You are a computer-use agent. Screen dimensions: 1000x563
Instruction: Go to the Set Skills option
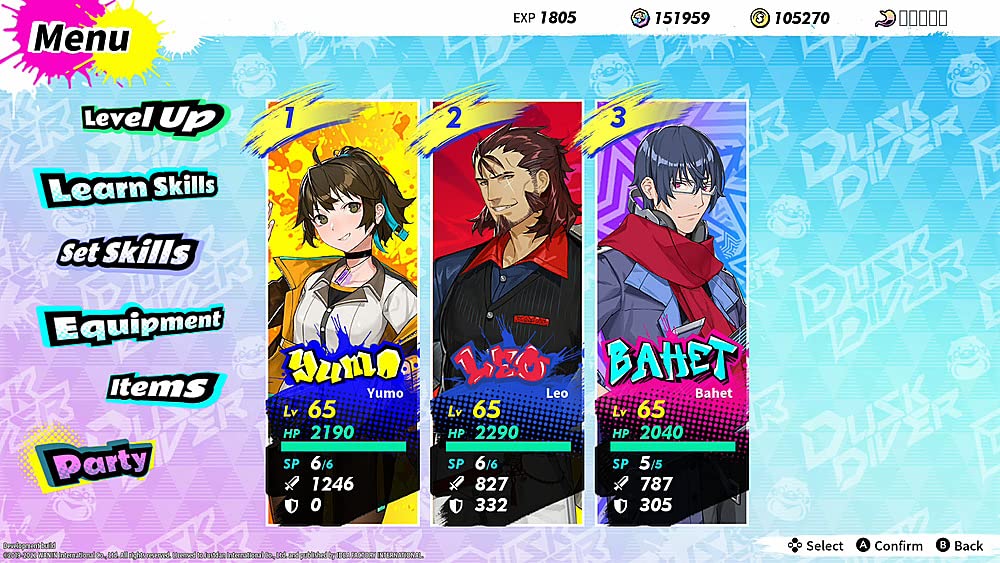125,252
